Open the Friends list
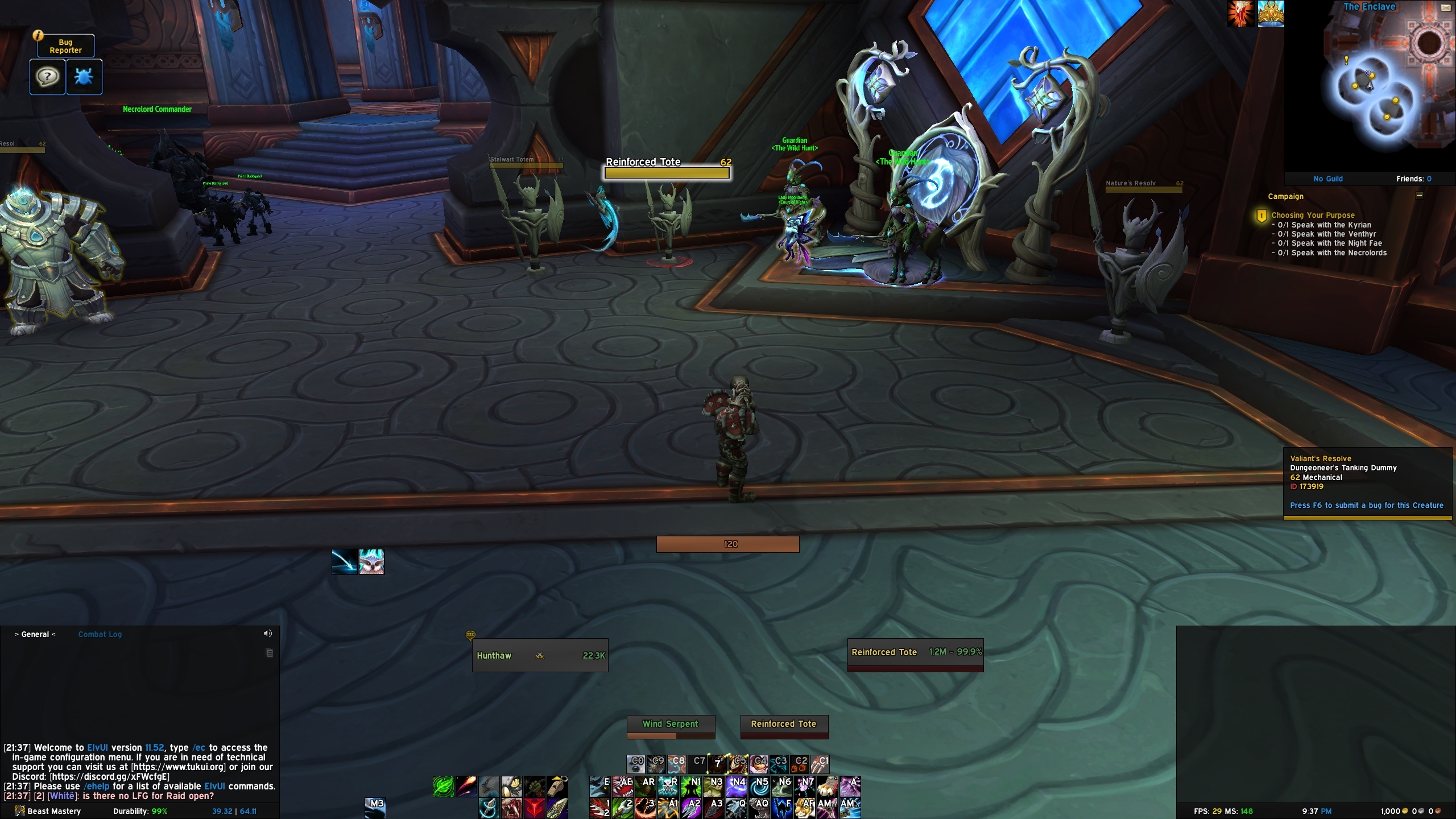 coord(1413,179)
